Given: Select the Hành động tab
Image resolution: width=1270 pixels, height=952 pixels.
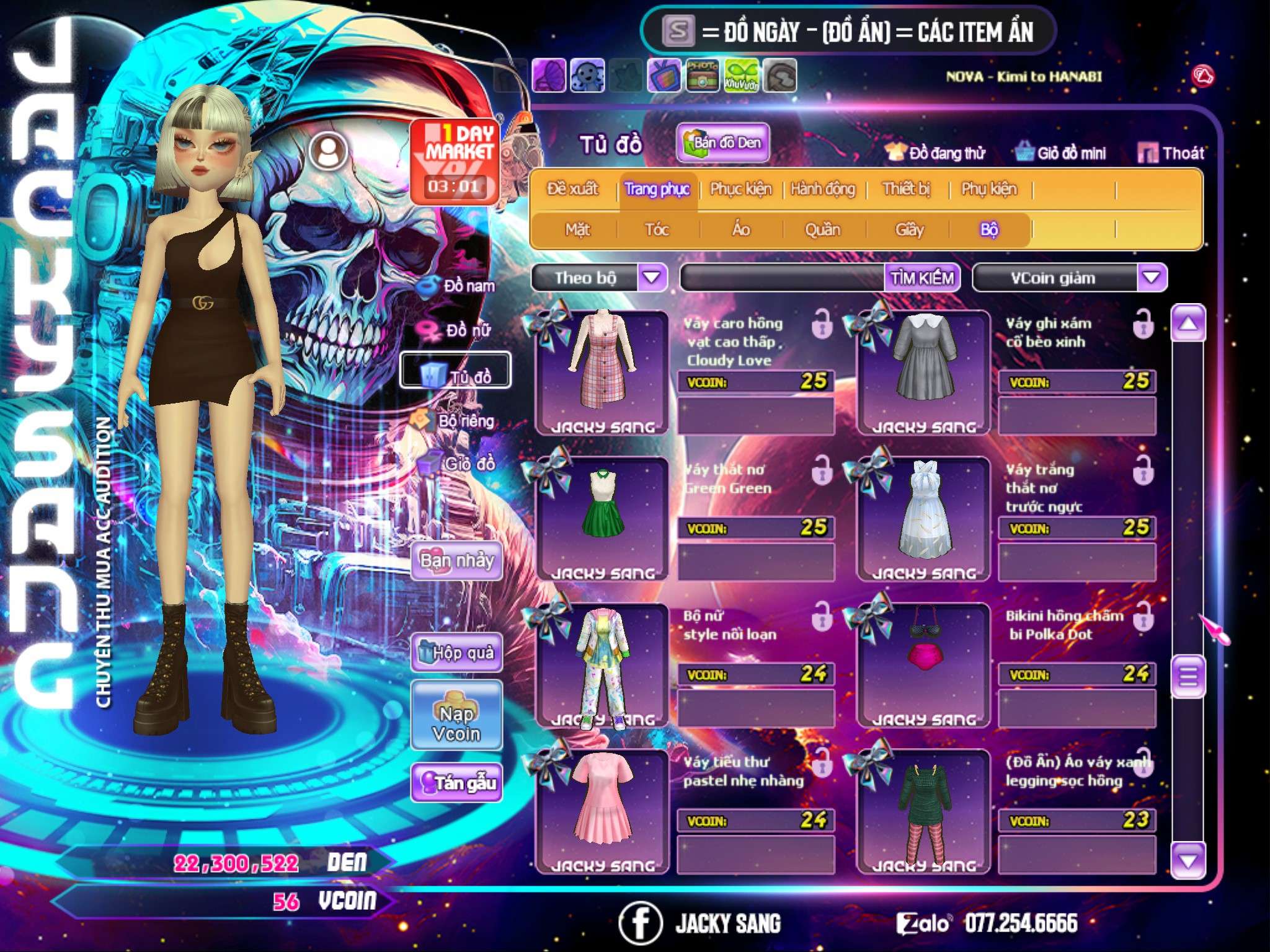Looking at the screenshot, I should pyautogui.click(x=823, y=189).
